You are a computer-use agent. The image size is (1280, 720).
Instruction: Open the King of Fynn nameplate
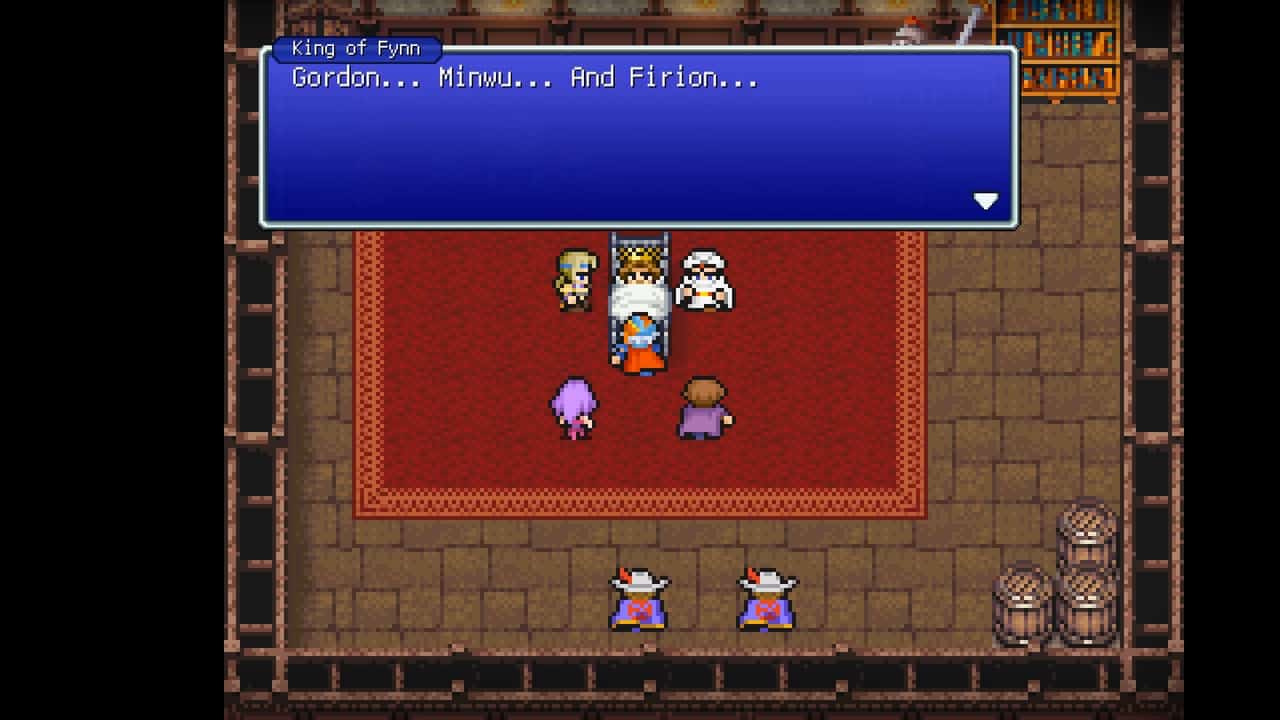tap(355, 48)
